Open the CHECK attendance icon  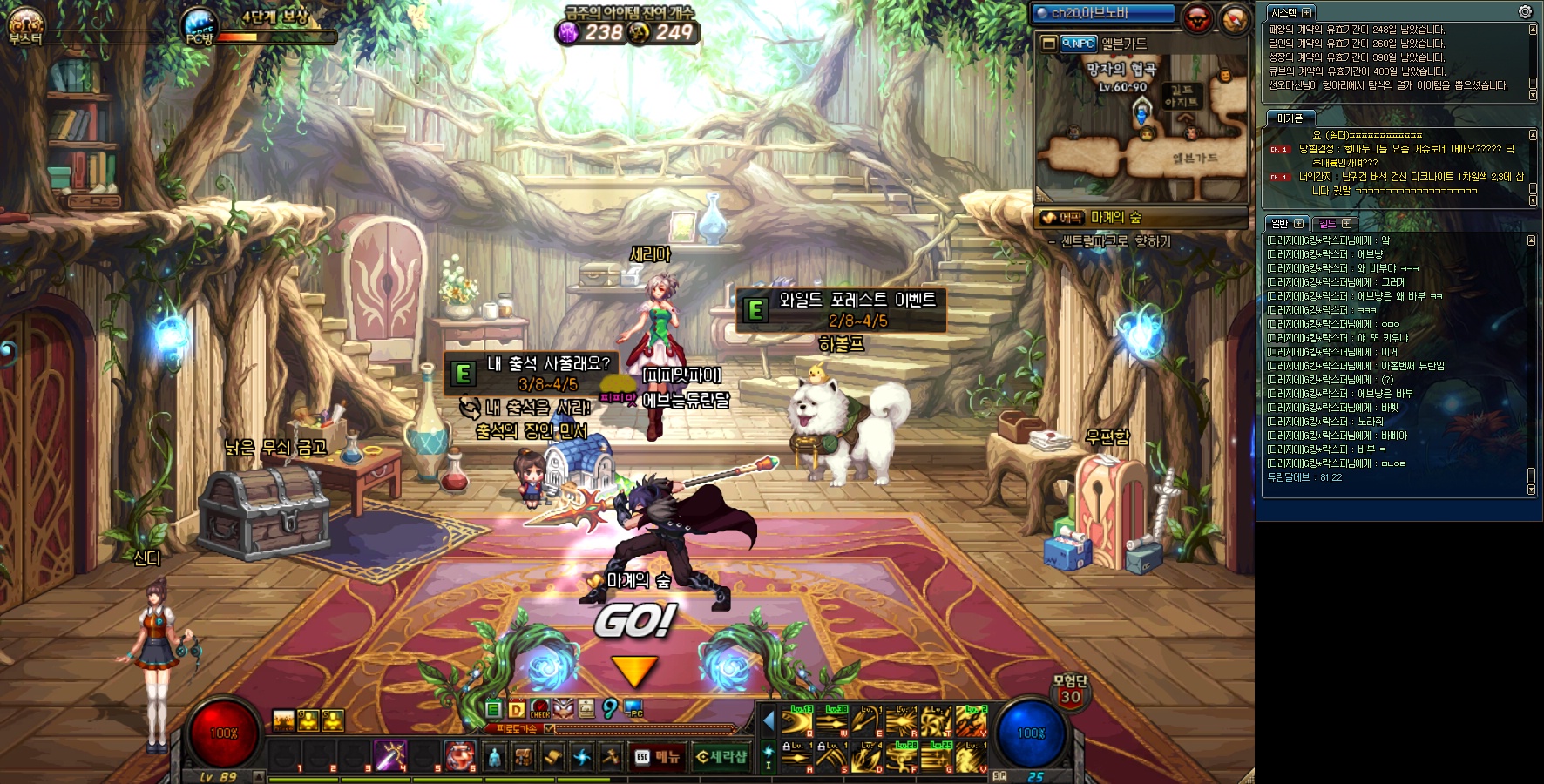point(540,709)
